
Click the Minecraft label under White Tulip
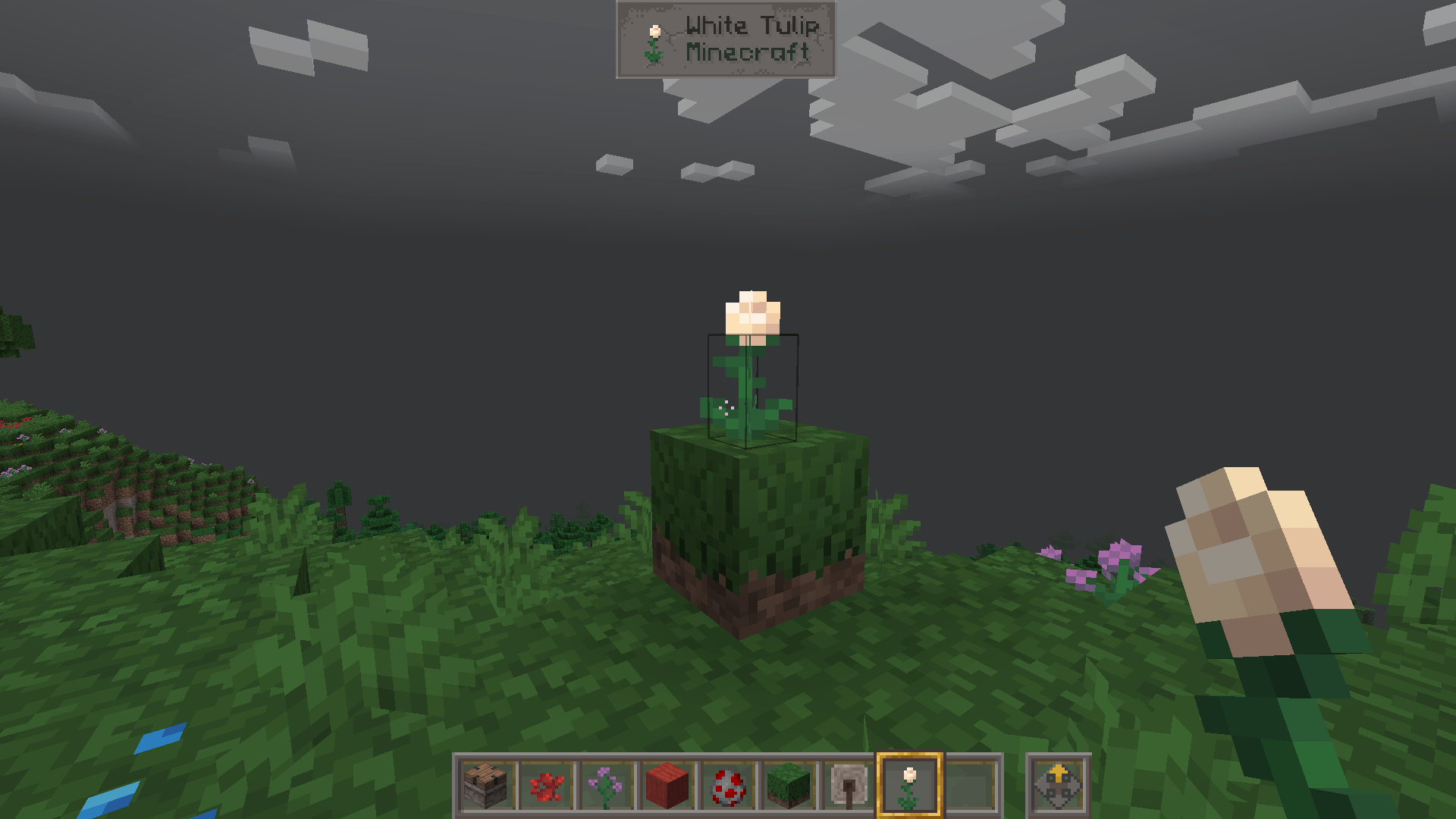tap(747, 53)
